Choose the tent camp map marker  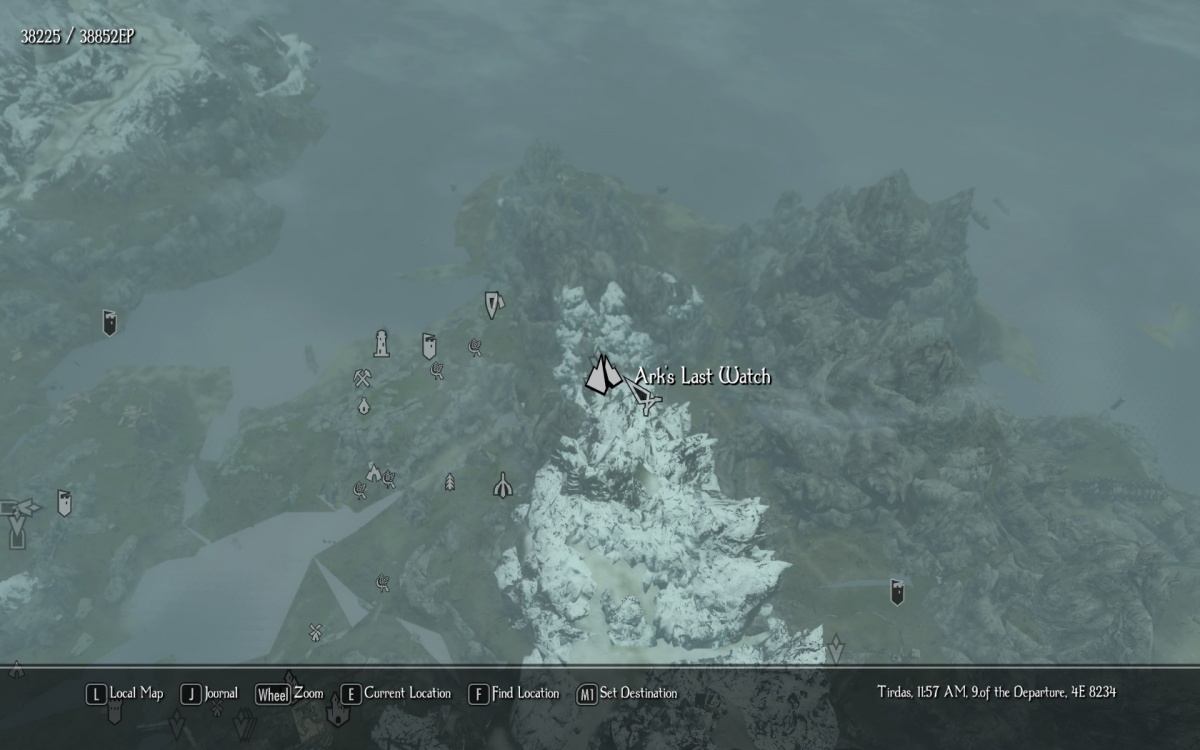point(373,471)
